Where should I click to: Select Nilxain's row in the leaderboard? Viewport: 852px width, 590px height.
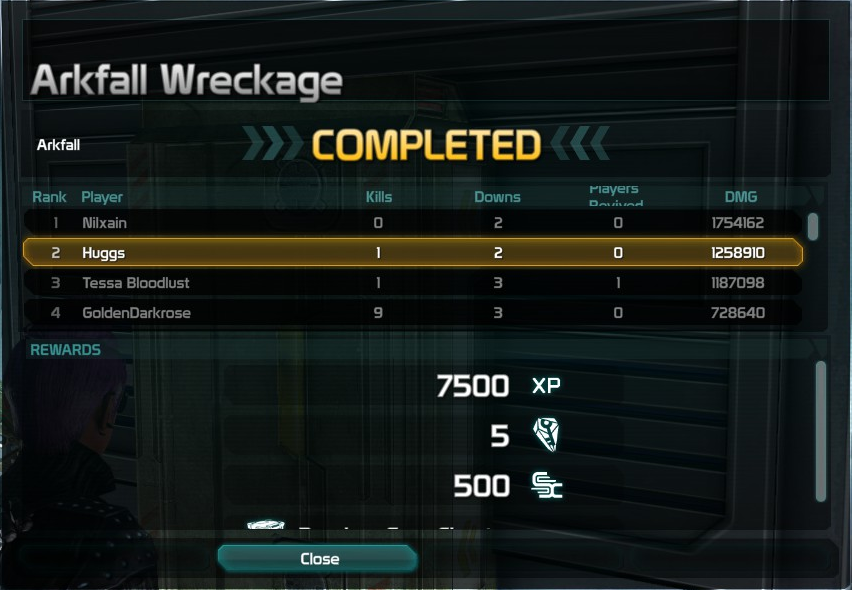point(412,223)
